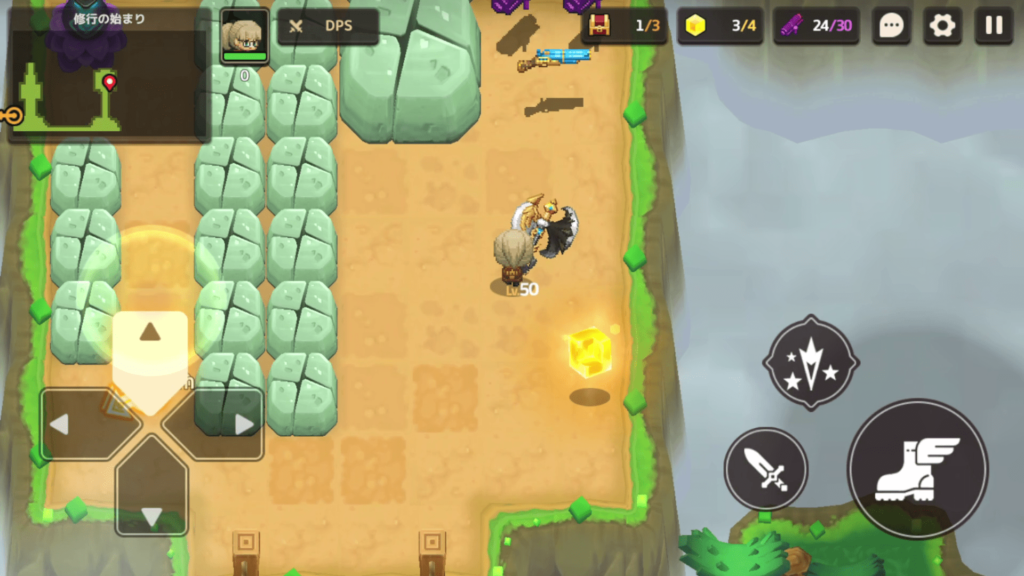Select the hero portrait
The height and width of the screenshot is (576, 1024).
pos(245,37)
